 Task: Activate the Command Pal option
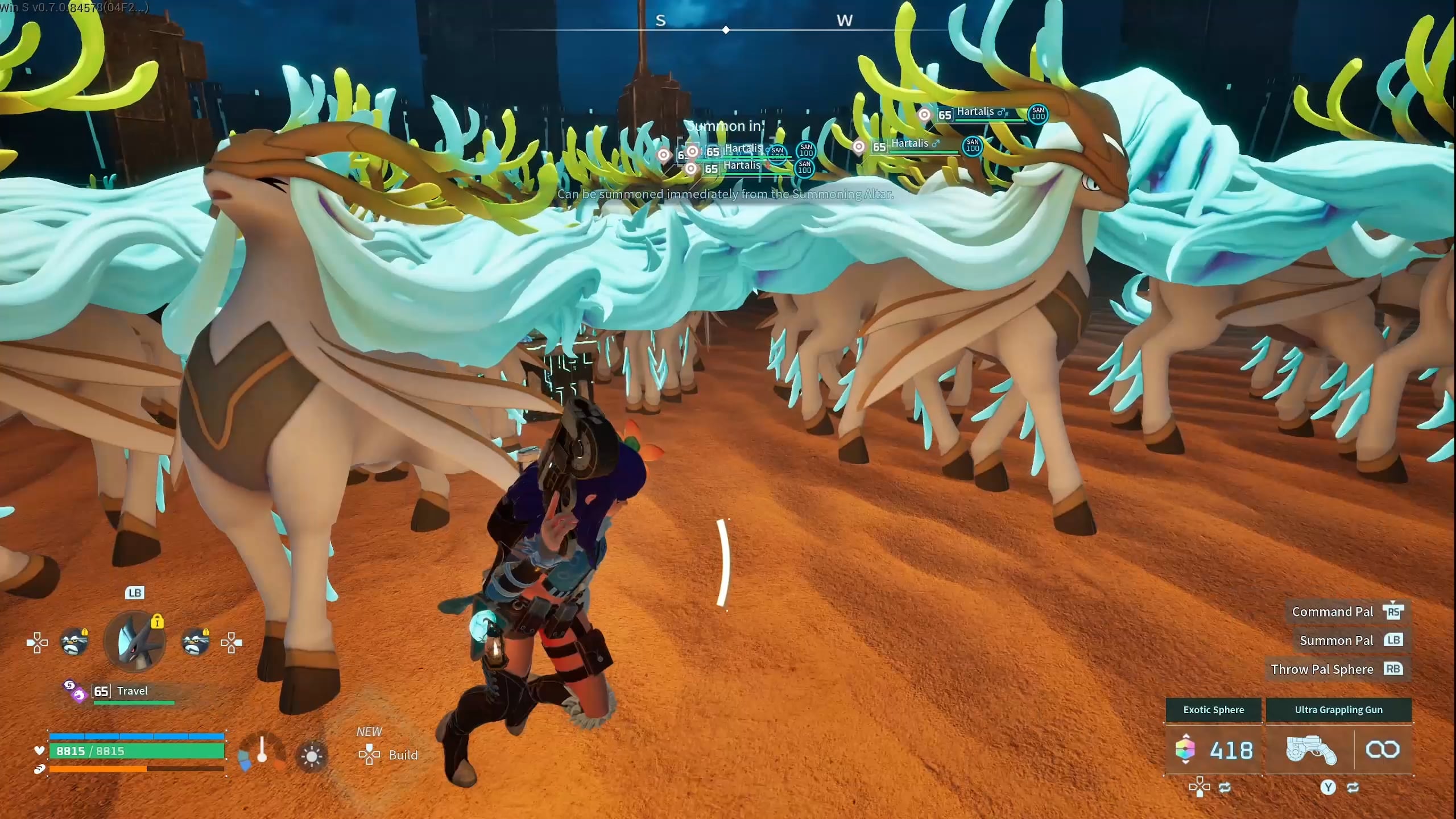point(1346,611)
